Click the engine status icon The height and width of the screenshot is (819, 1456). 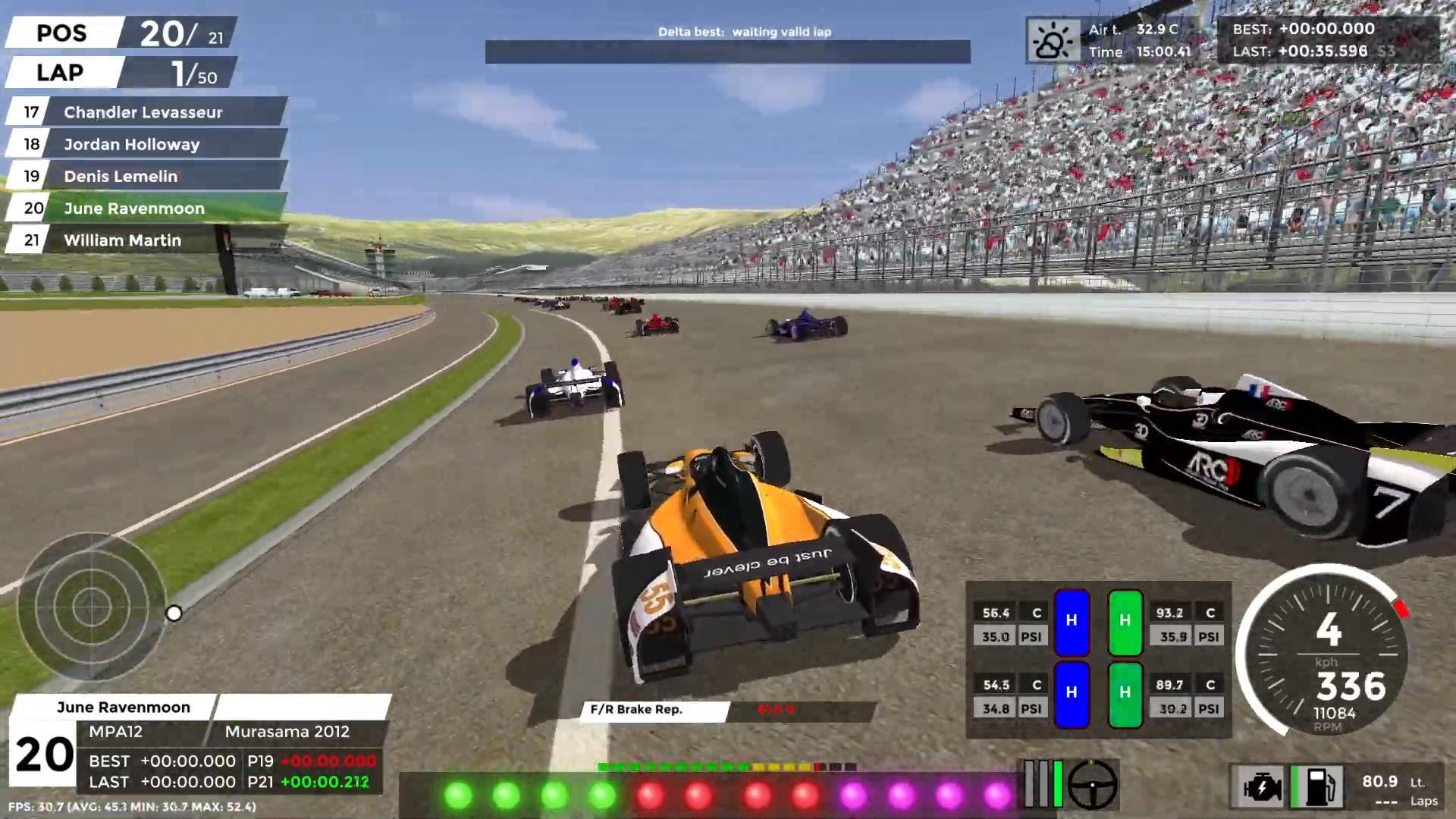point(1261,786)
